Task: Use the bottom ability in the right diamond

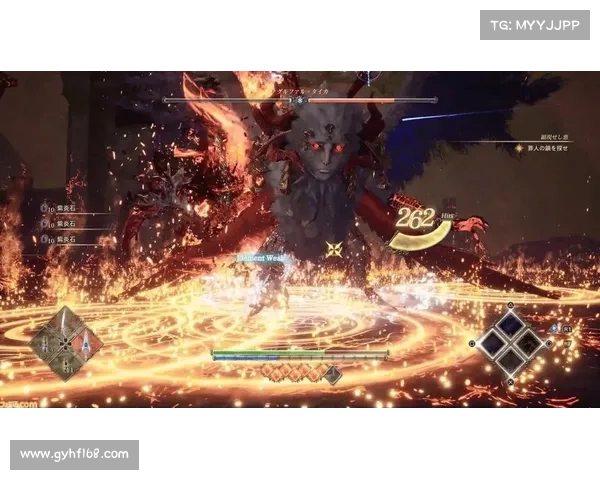Action: pos(511,362)
